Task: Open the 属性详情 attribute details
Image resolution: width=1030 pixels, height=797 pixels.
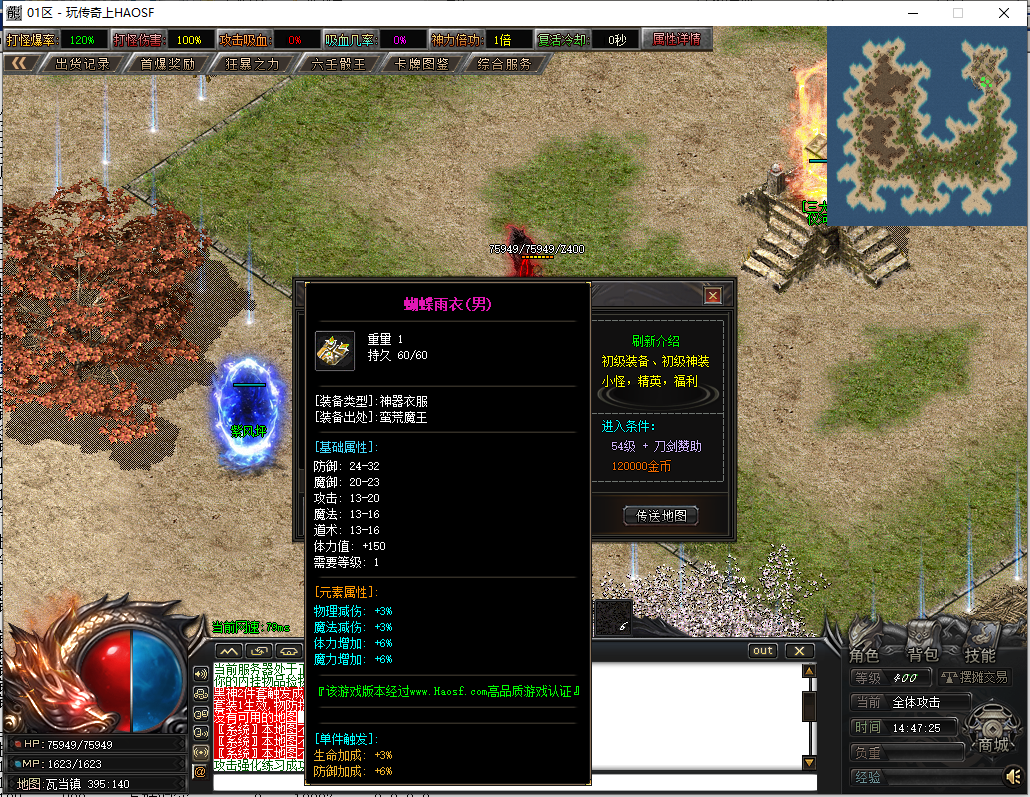Action: 676,40
